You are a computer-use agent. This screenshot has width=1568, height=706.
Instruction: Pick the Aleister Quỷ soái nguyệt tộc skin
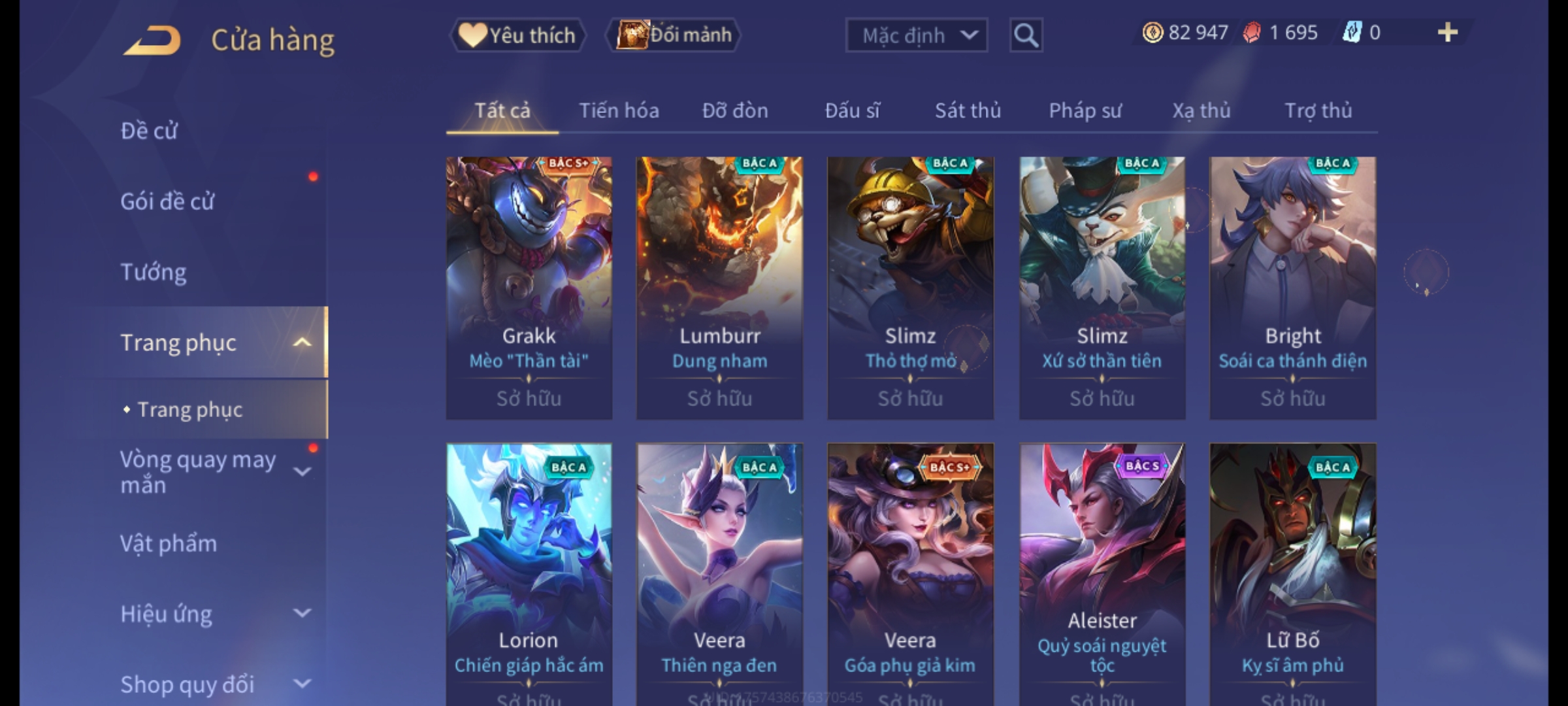click(1102, 574)
